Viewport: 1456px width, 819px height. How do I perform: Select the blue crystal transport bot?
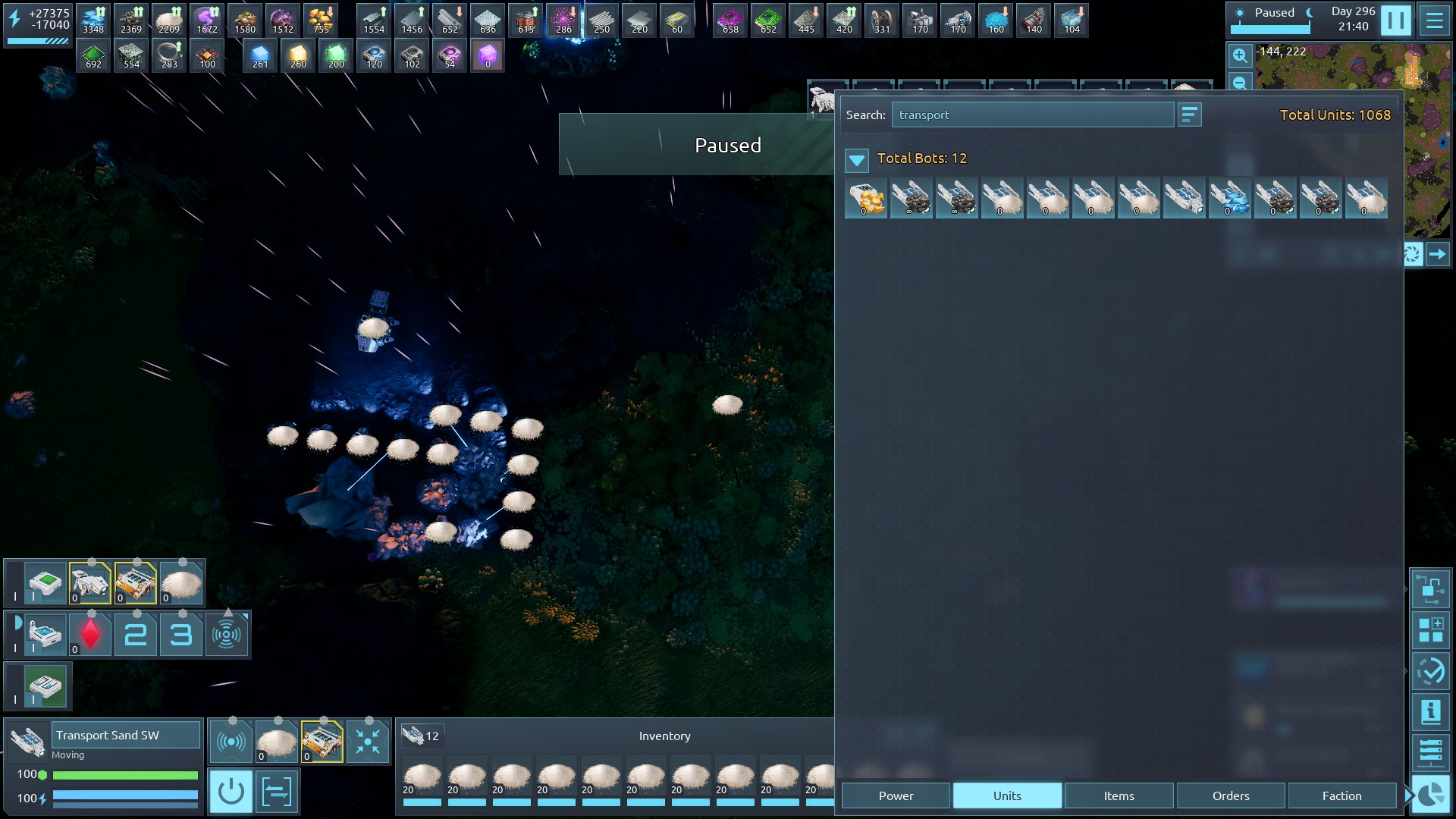pyautogui.click(x=1229, y=199)
